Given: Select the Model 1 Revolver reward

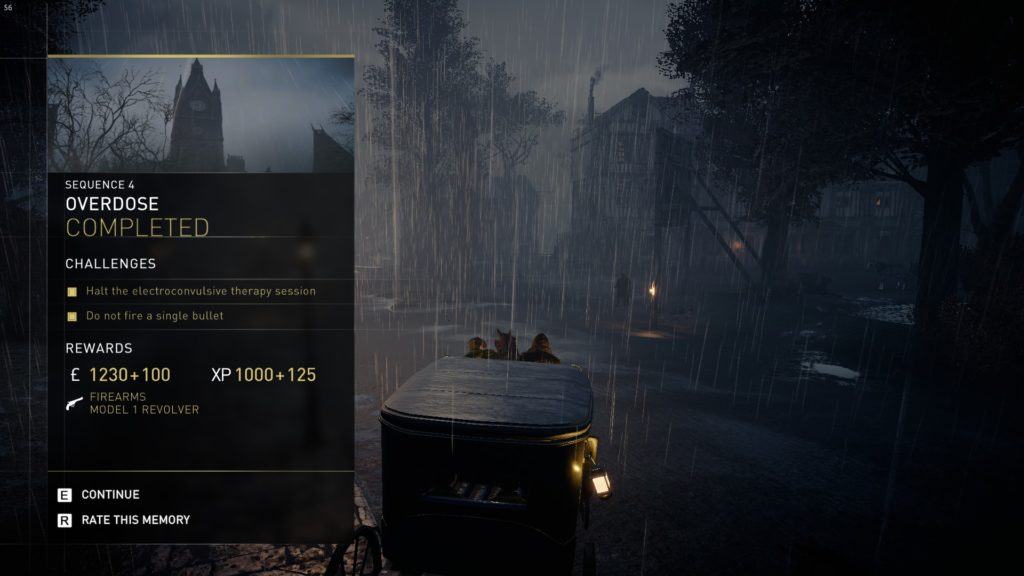Looking at the screenshot, I should [143, 404].
